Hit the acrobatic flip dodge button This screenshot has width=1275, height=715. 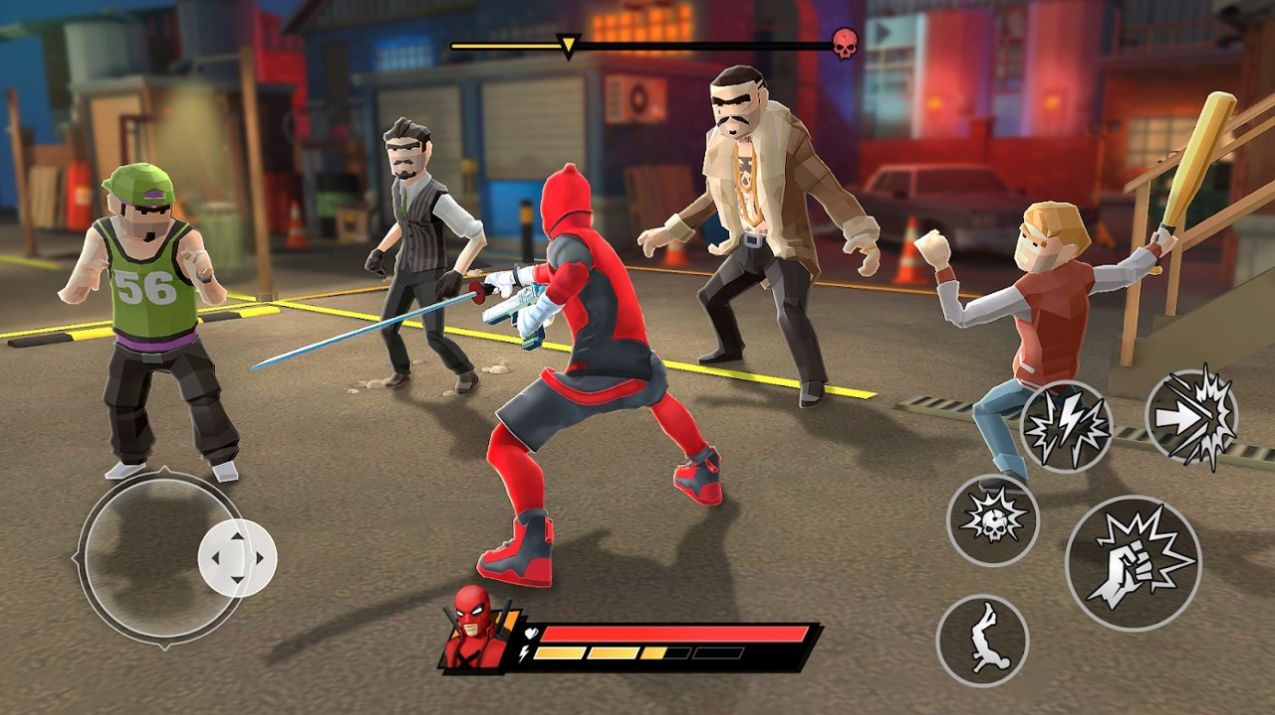[982, 641]
